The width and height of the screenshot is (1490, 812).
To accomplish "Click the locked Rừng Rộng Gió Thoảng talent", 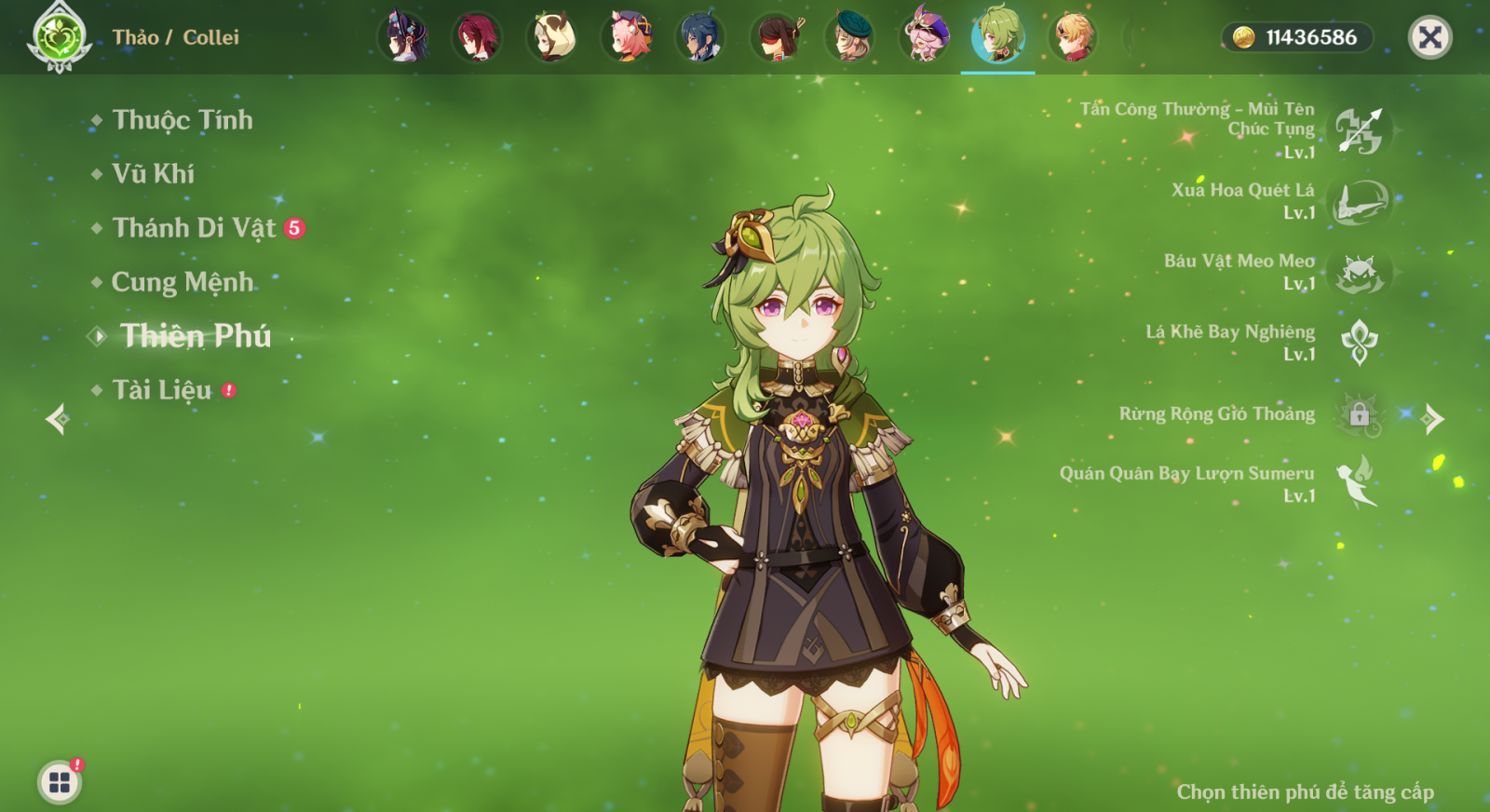I will (x=1359, y=413).
